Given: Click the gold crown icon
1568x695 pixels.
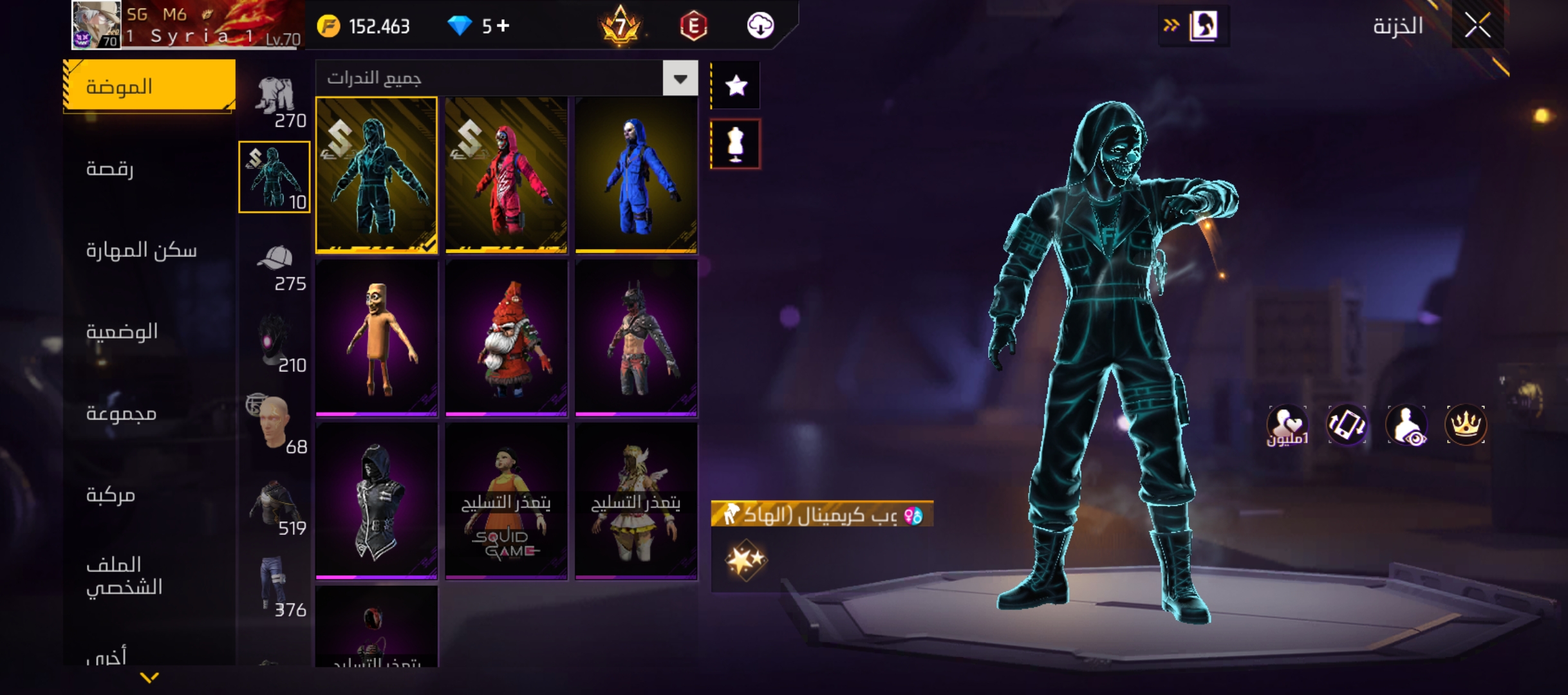Looking at the screenshot, I should (1466, 425).
